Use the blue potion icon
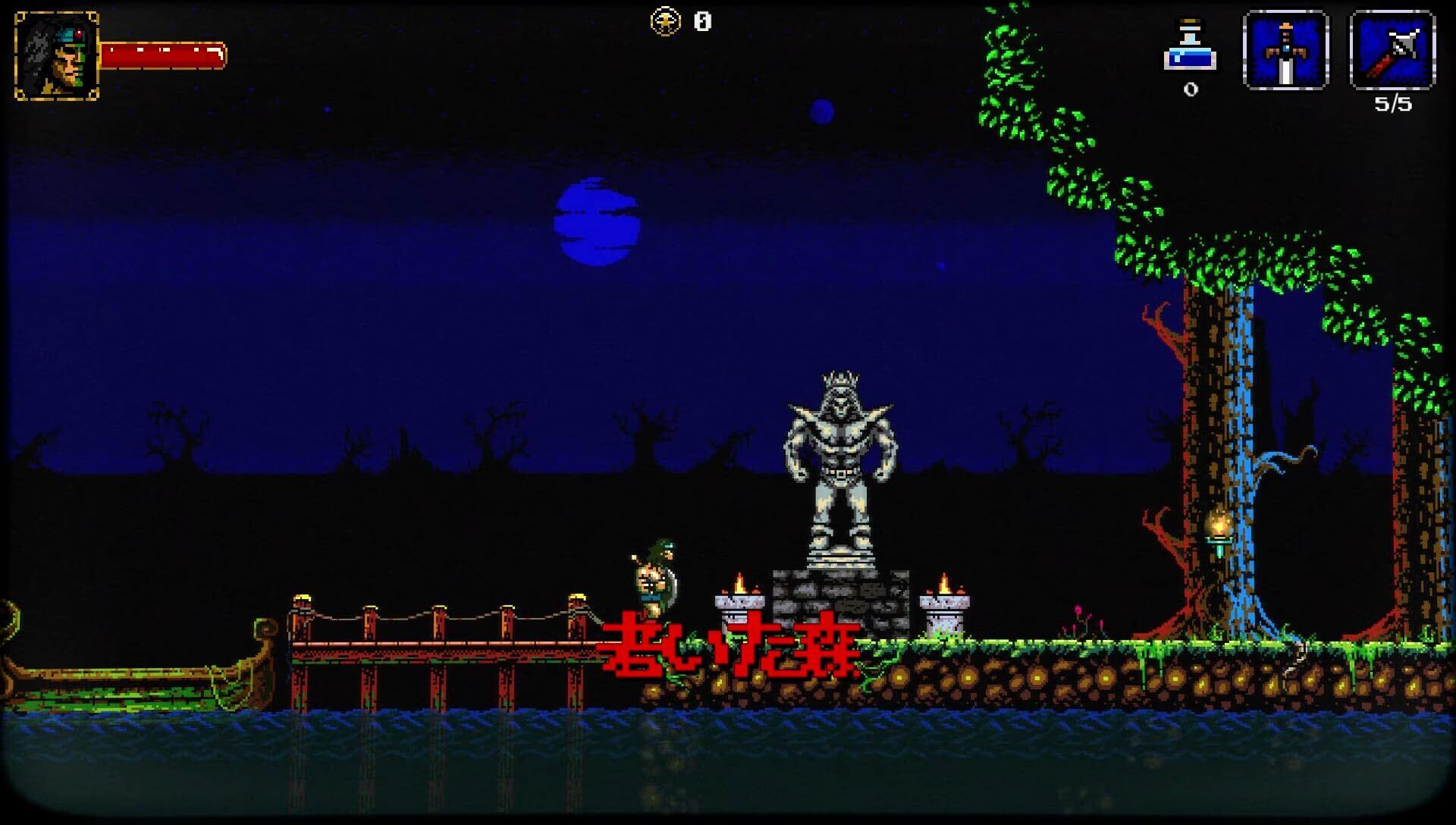 (1190, 49)
